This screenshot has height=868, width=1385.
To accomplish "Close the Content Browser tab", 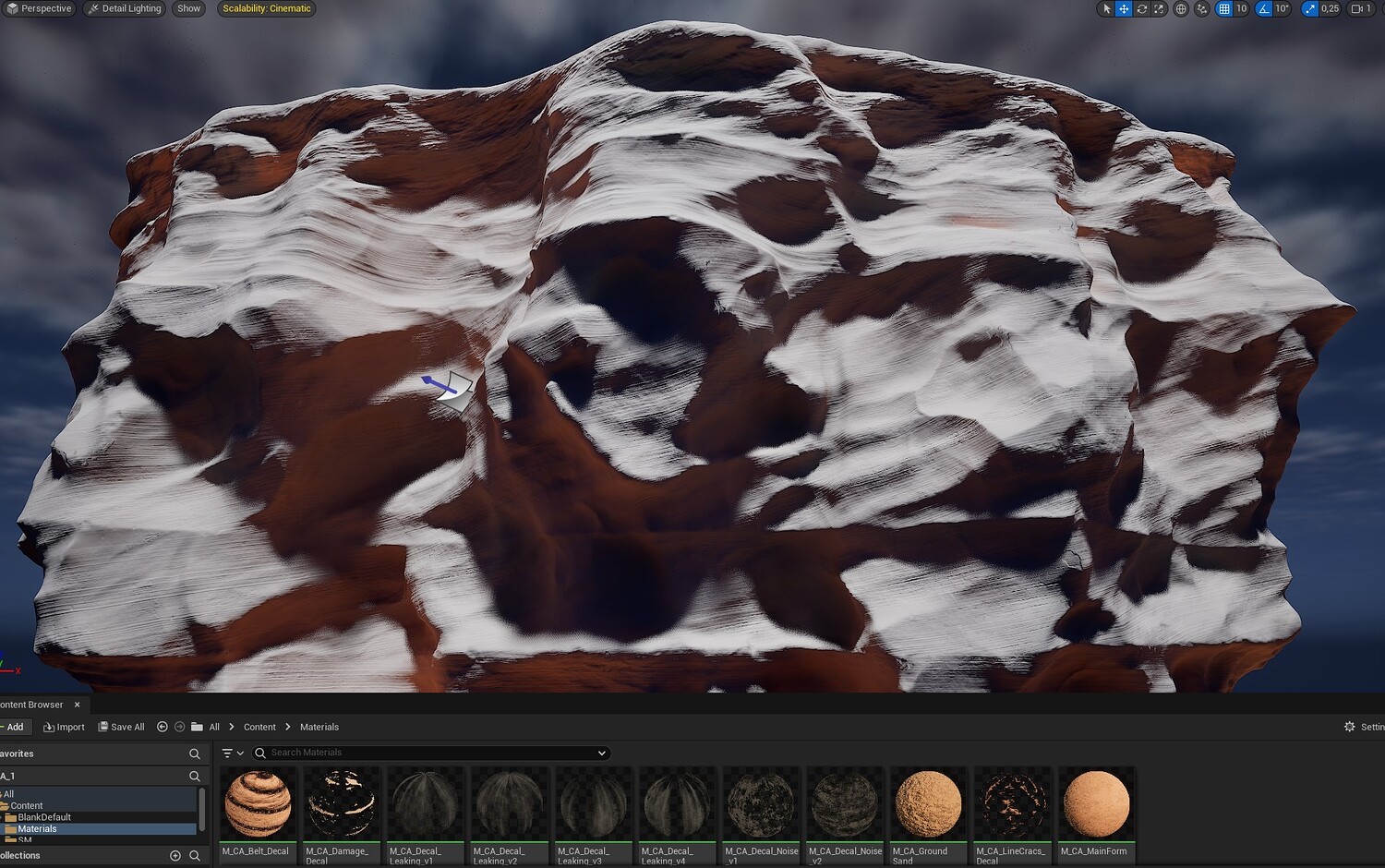I will click(x=78, y=705).
